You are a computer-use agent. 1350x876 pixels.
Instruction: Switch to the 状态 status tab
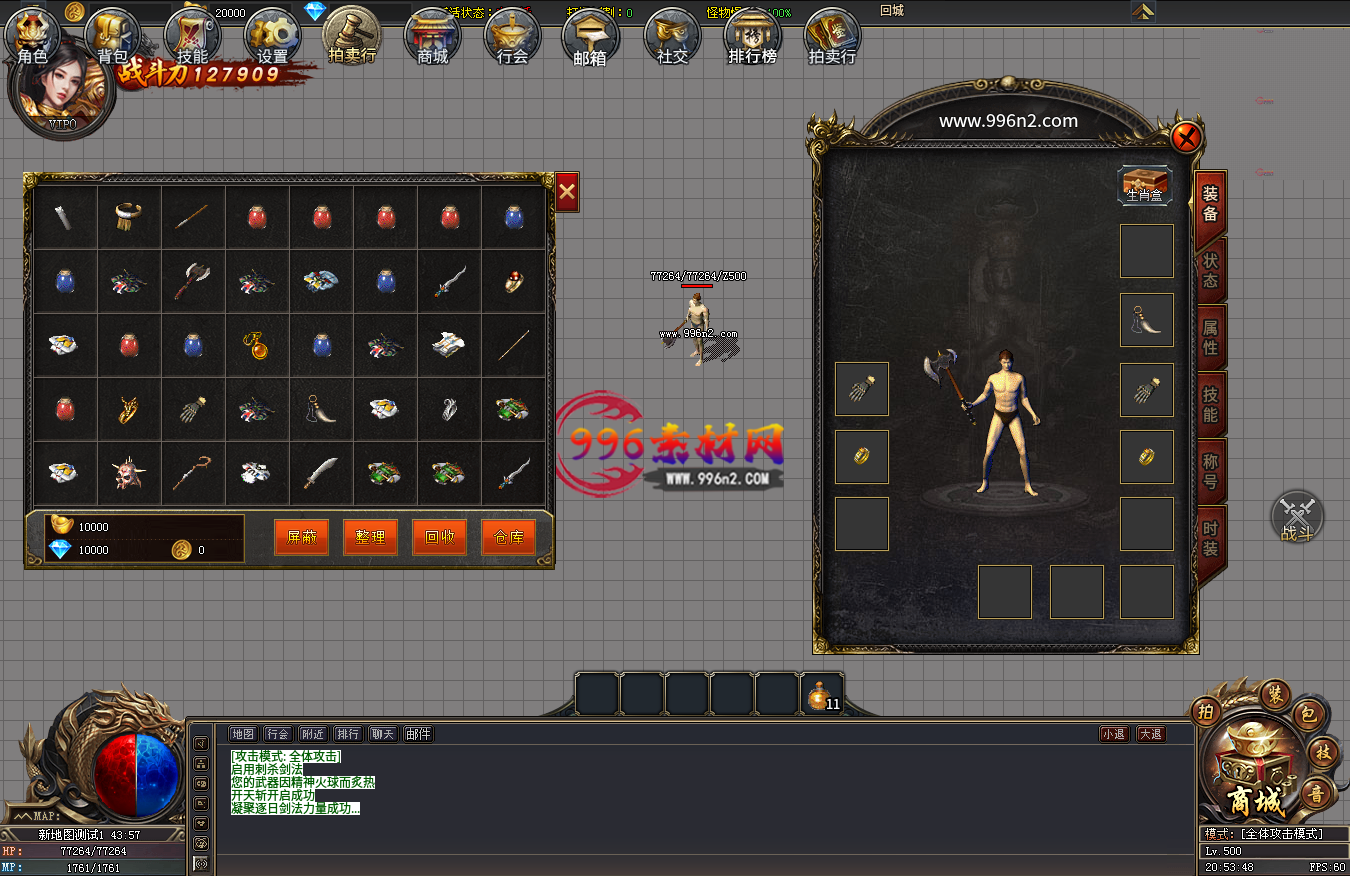1210,271
